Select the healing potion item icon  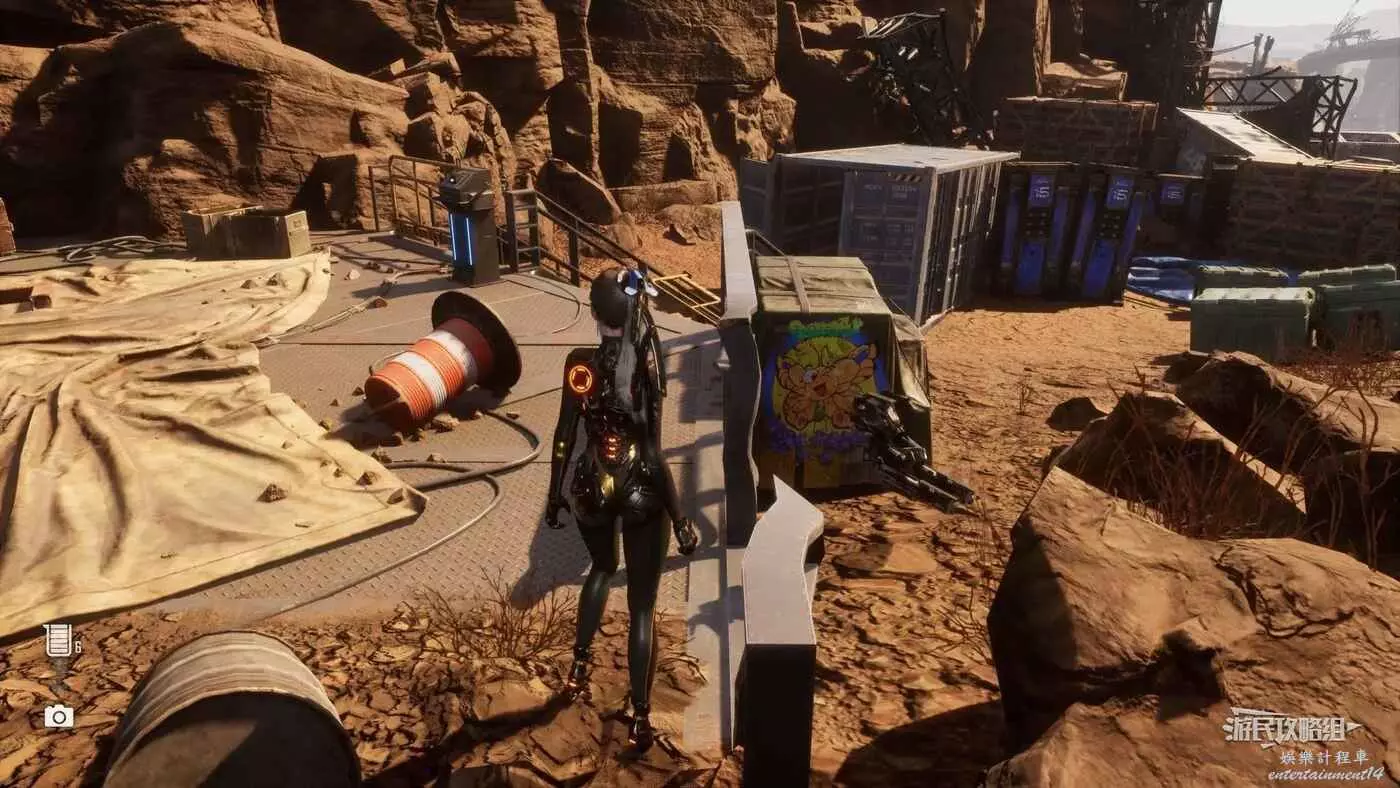tap(58, 641)
